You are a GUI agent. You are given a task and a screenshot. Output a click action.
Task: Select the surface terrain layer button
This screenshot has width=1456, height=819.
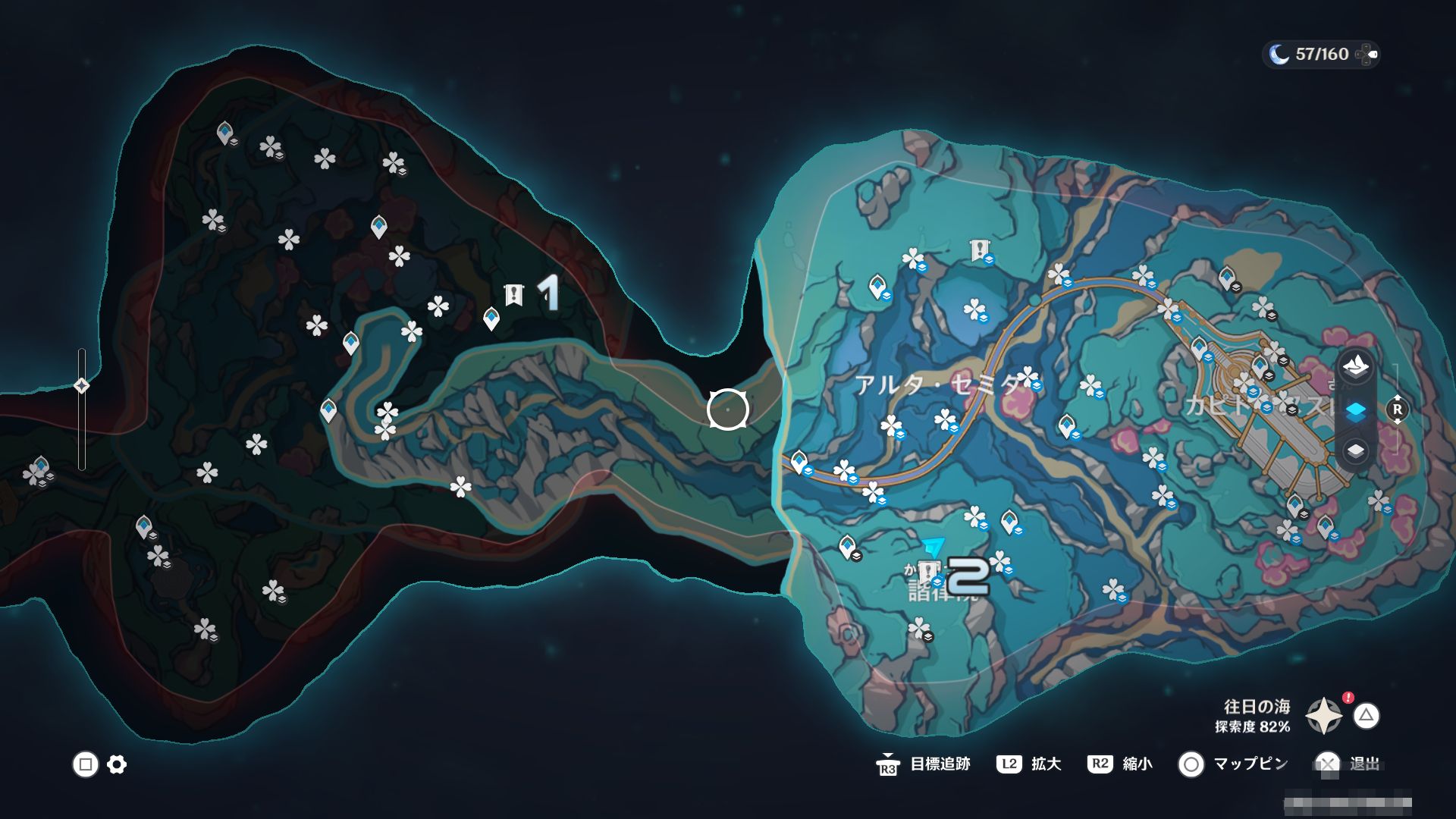pos(1355,367)
